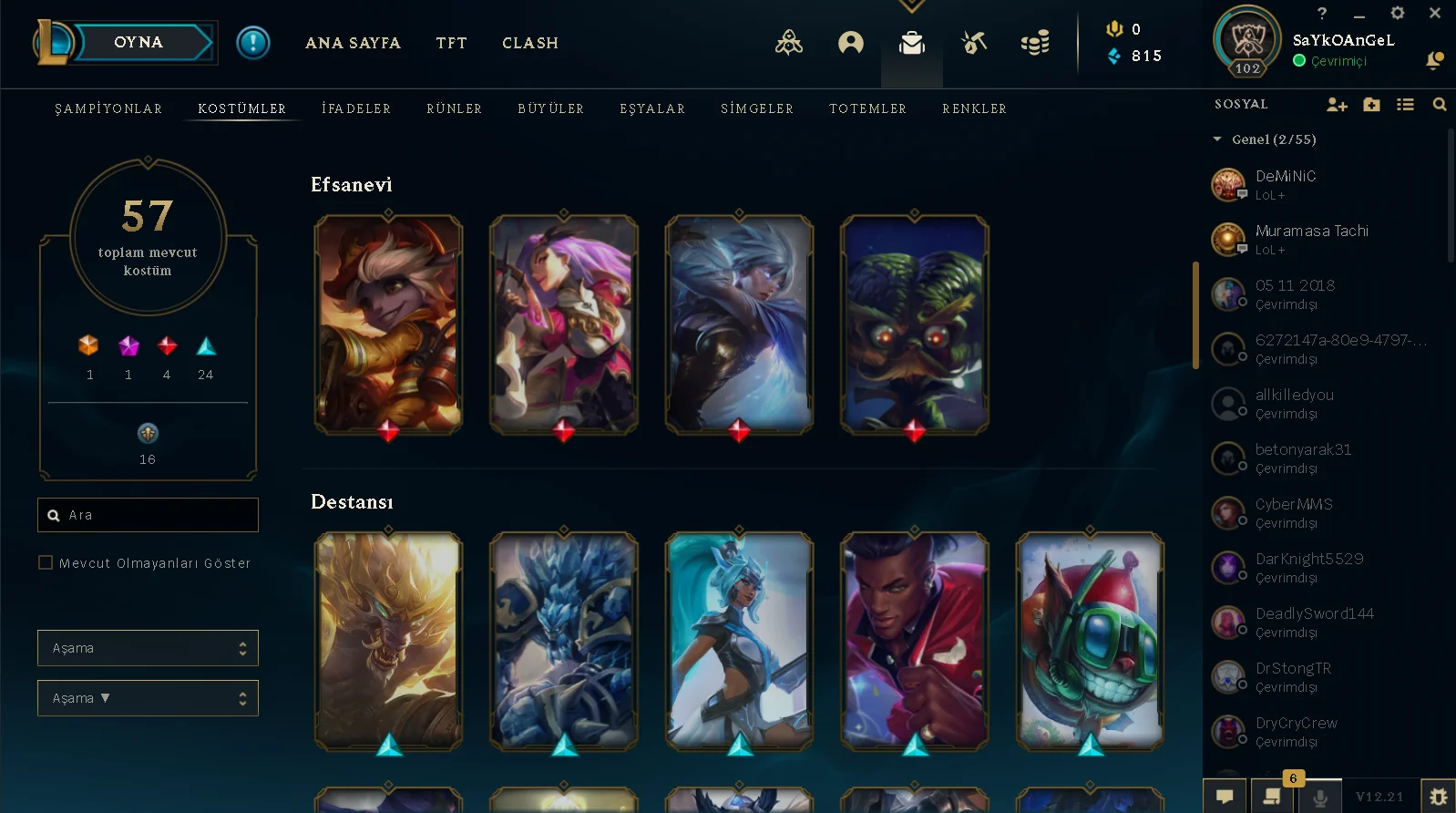Select the green monster legendary skin card

click(x=914, y=324)
